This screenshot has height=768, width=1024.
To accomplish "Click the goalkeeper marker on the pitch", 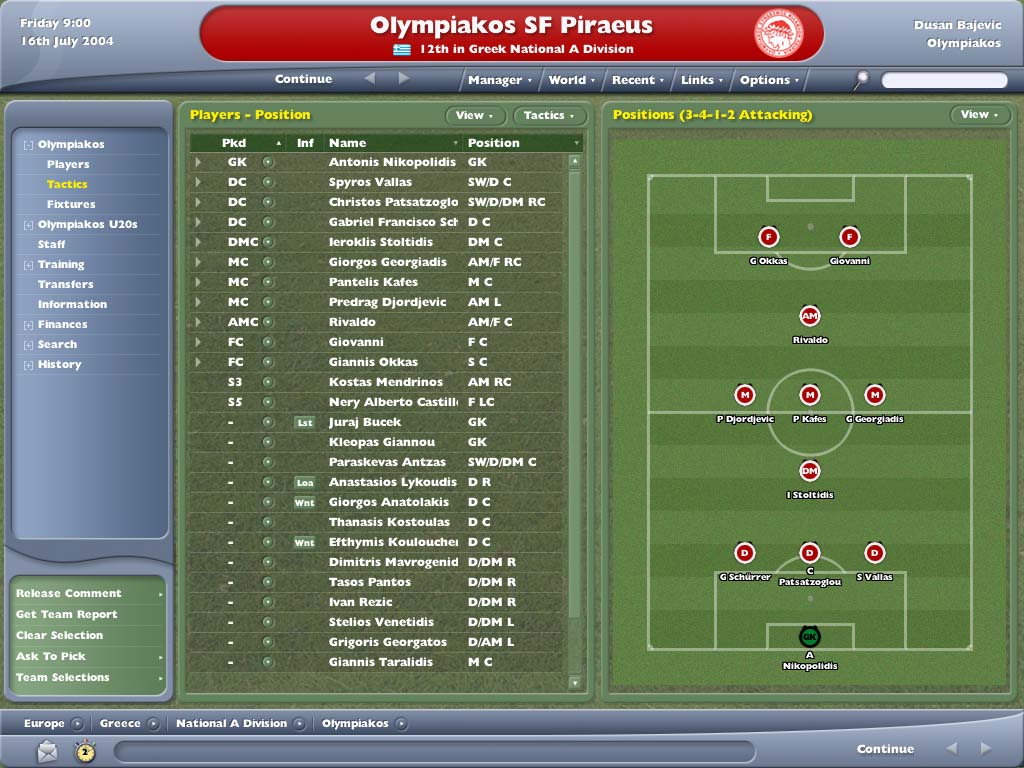I will (809, 636).
